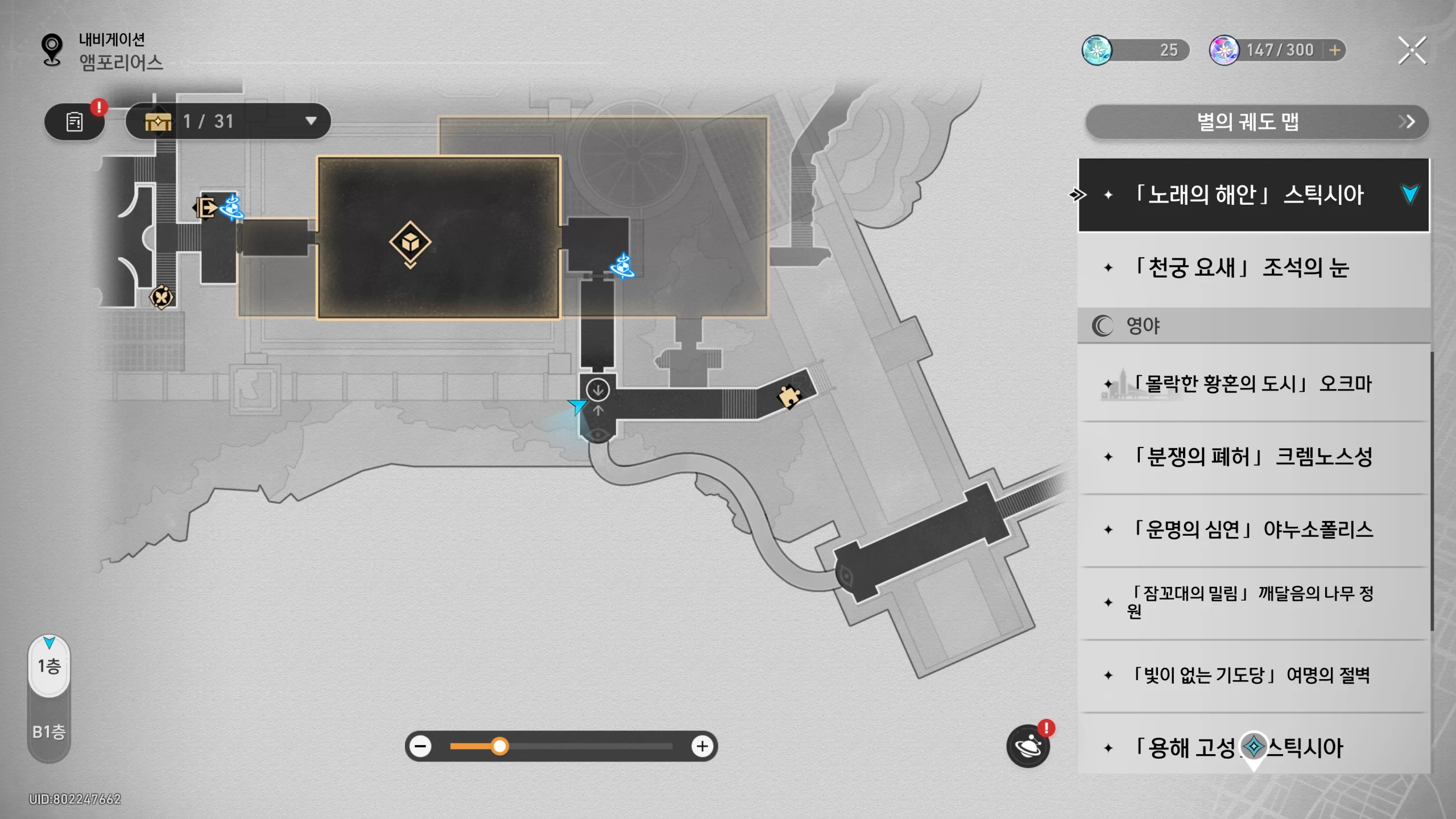Image resolution: width=1456 pixels, height=819 pixels.
Task: Select the golden cube marker on the map
Action: 410,243
